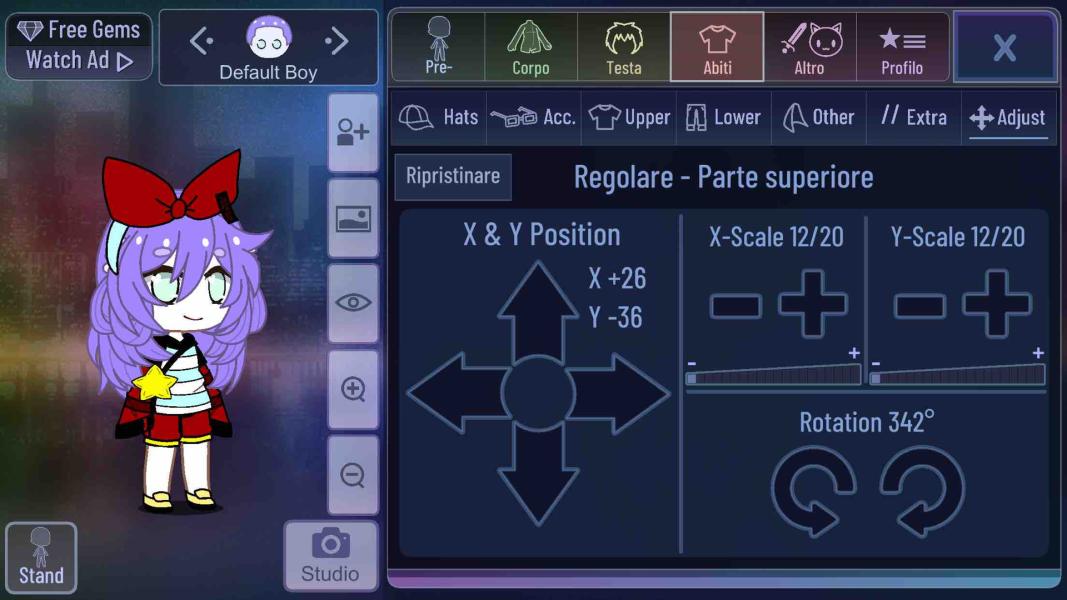1067x600 pixels.
Task: Decrease Y-Scale with the minus button
Action: [919, 305]
